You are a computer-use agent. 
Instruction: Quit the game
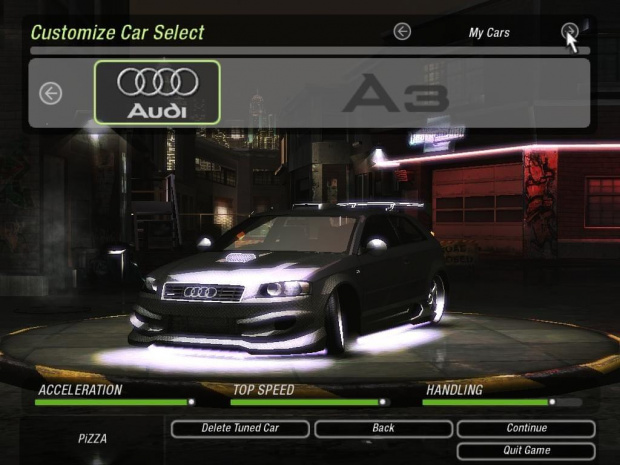click(x=526, y=450)
